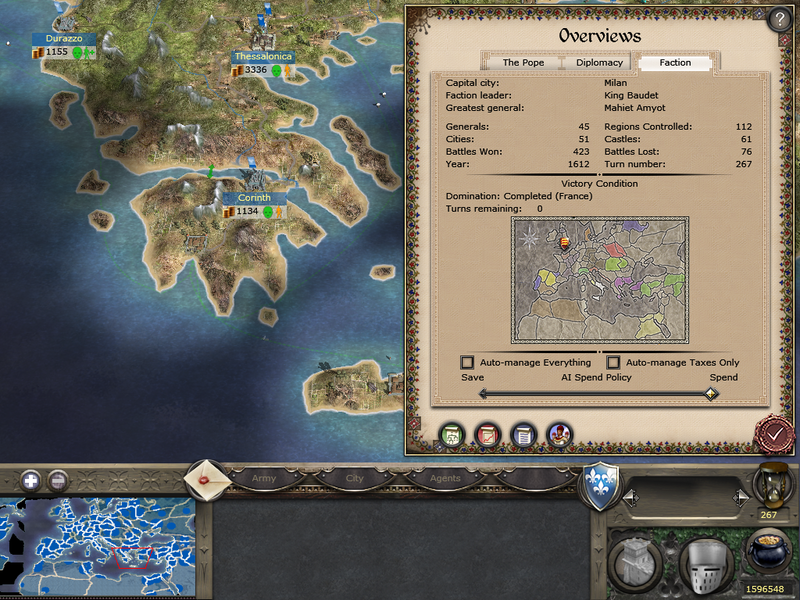The height and width of the screenshot is (600, 800).
Task: Switch to The Pope tab
Action: [523, 63]
